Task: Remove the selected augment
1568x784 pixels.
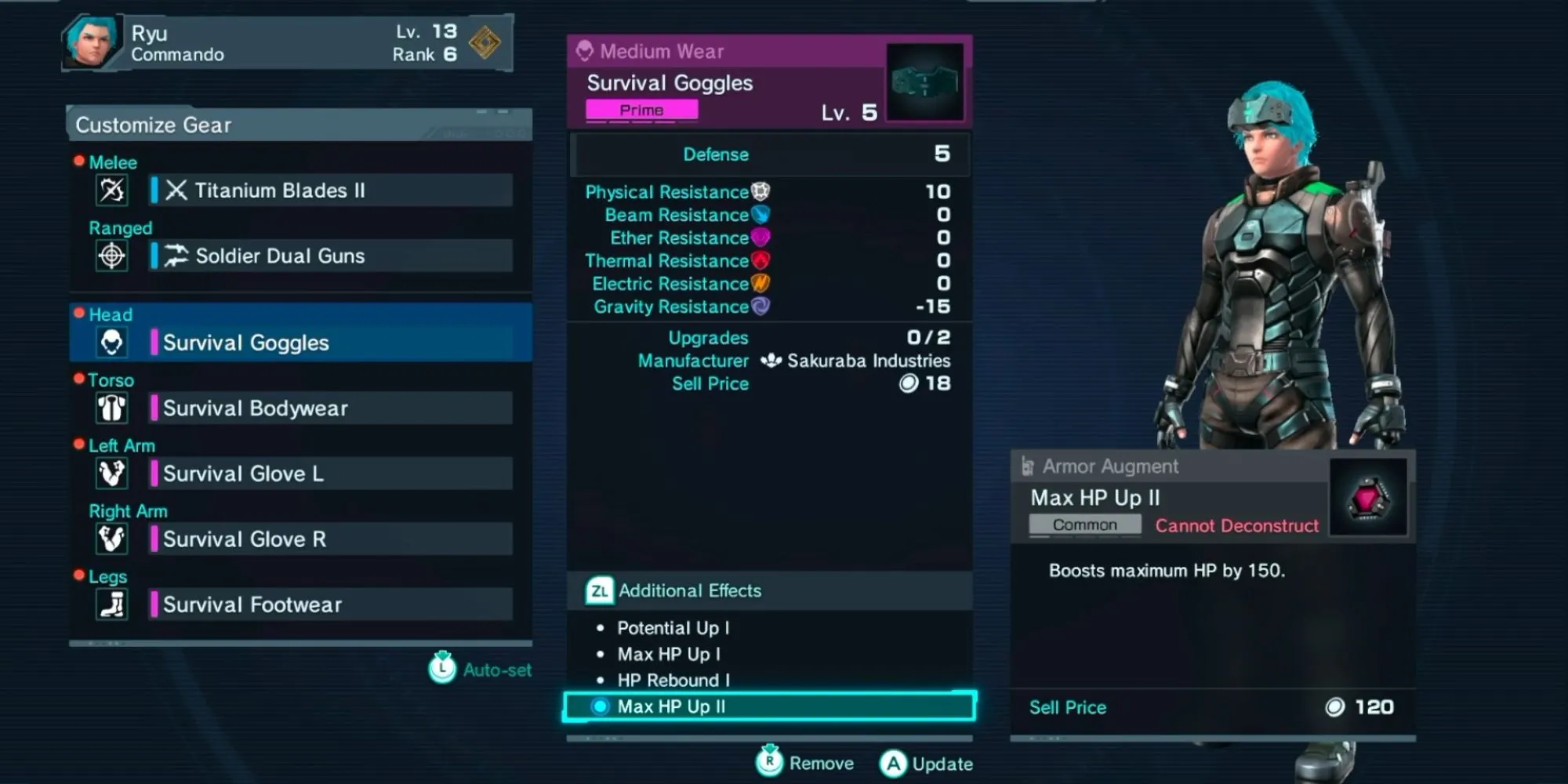Action: (x=806, y=763)
